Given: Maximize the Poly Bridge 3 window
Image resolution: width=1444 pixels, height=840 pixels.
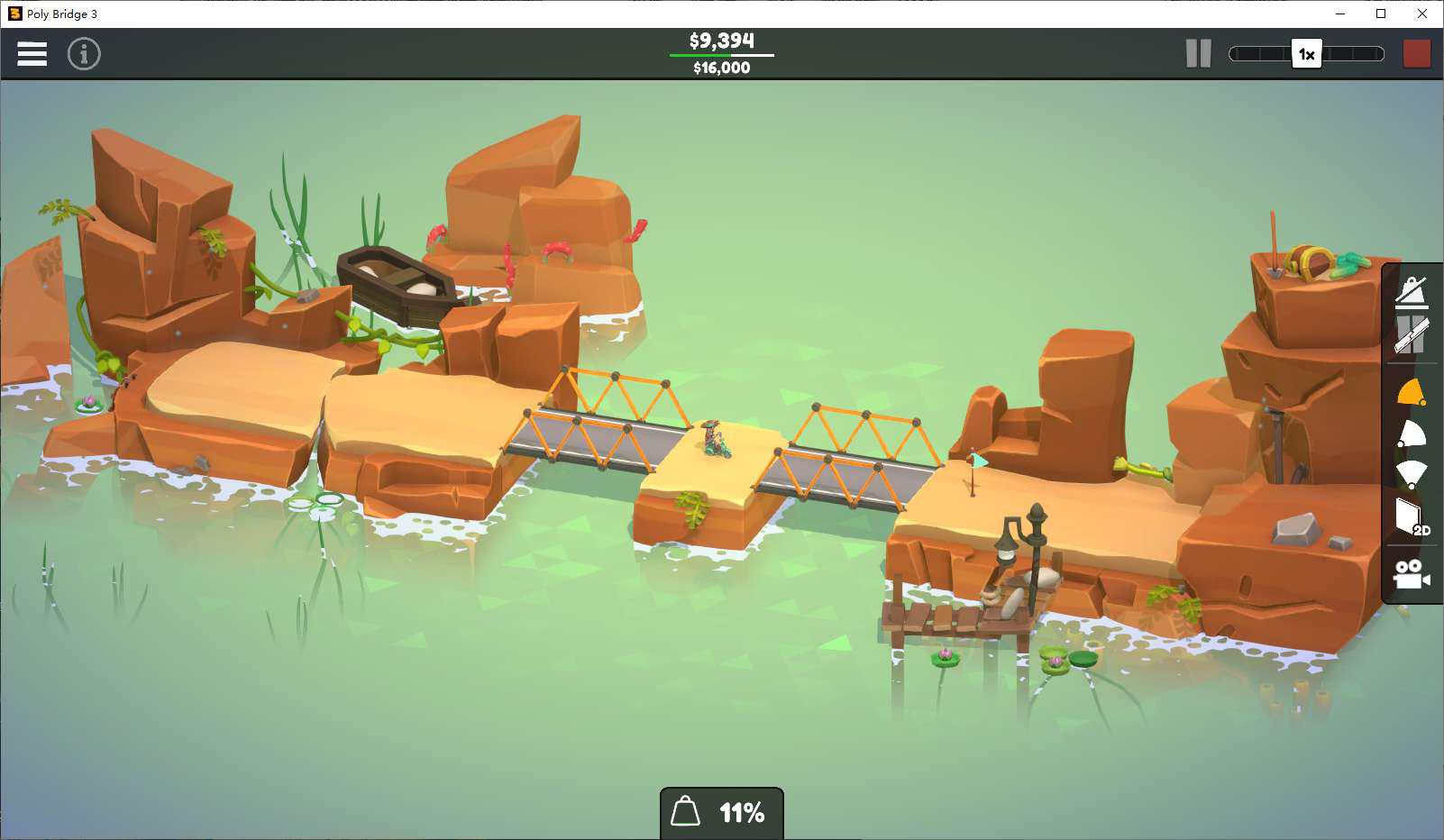Looking at the screenshot, I should point(1381,14).
